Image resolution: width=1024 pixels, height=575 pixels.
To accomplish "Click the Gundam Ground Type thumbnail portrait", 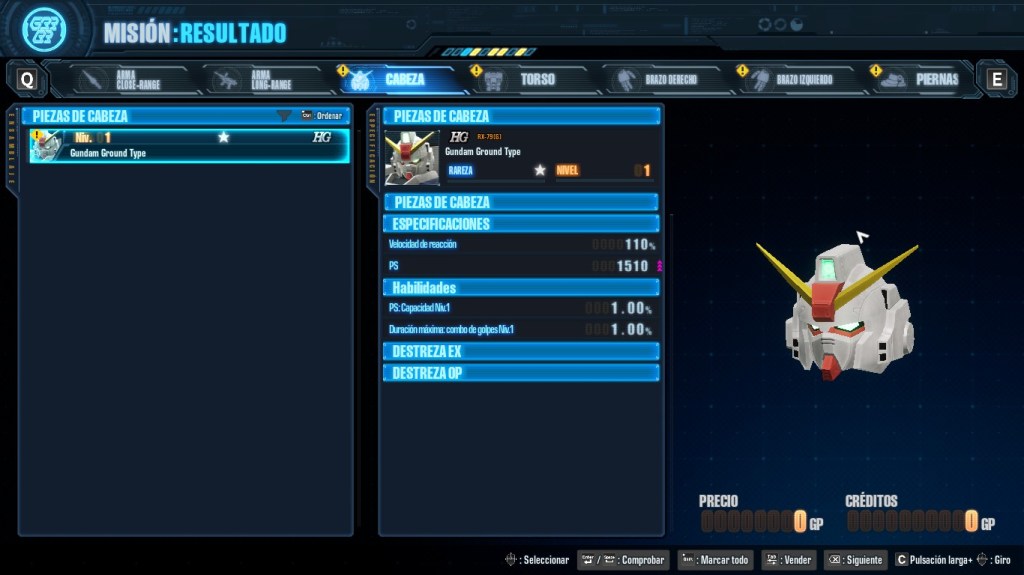I will coord(412,157).
